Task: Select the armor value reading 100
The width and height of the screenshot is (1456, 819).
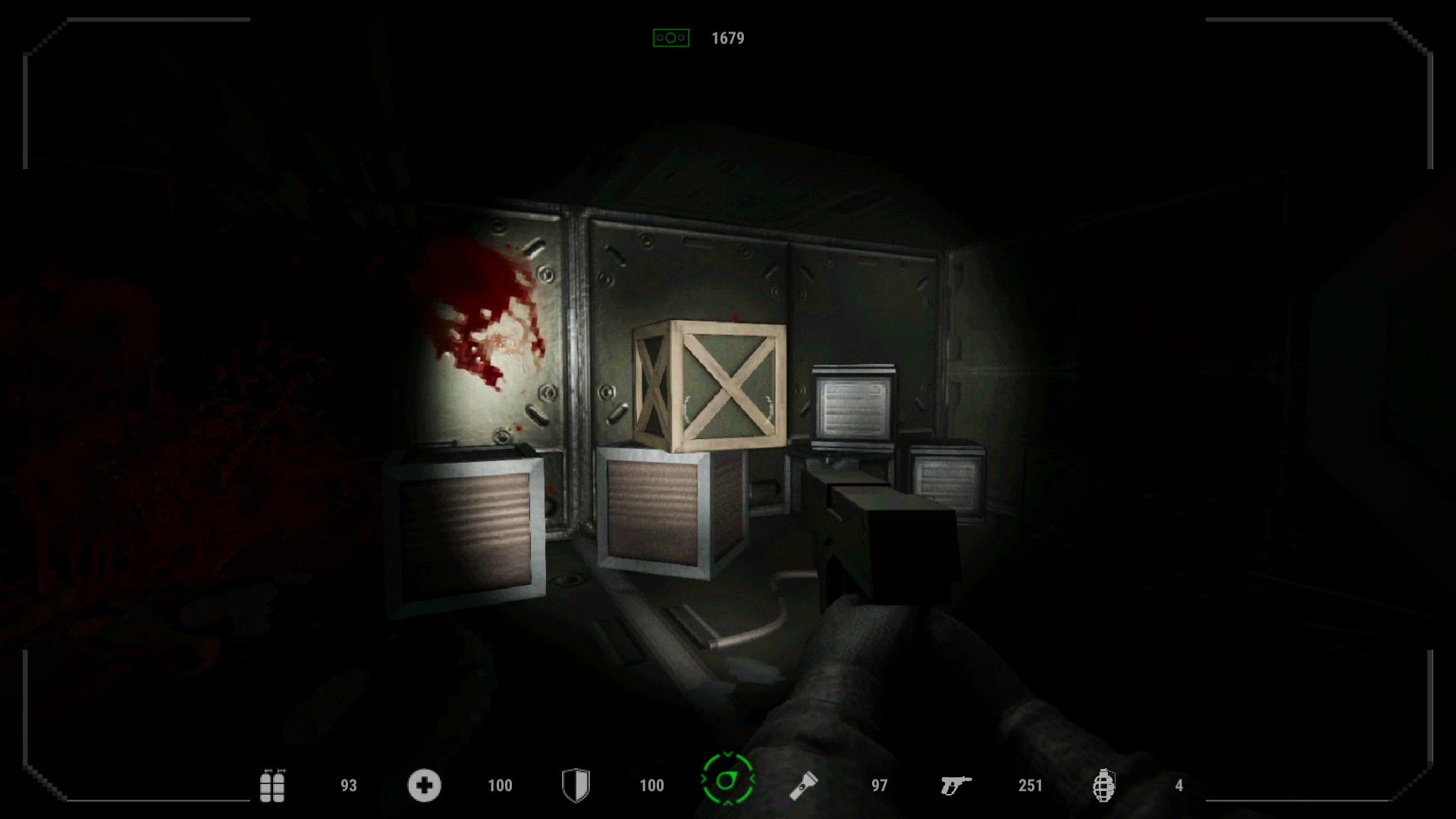Action: coord(652,786)
